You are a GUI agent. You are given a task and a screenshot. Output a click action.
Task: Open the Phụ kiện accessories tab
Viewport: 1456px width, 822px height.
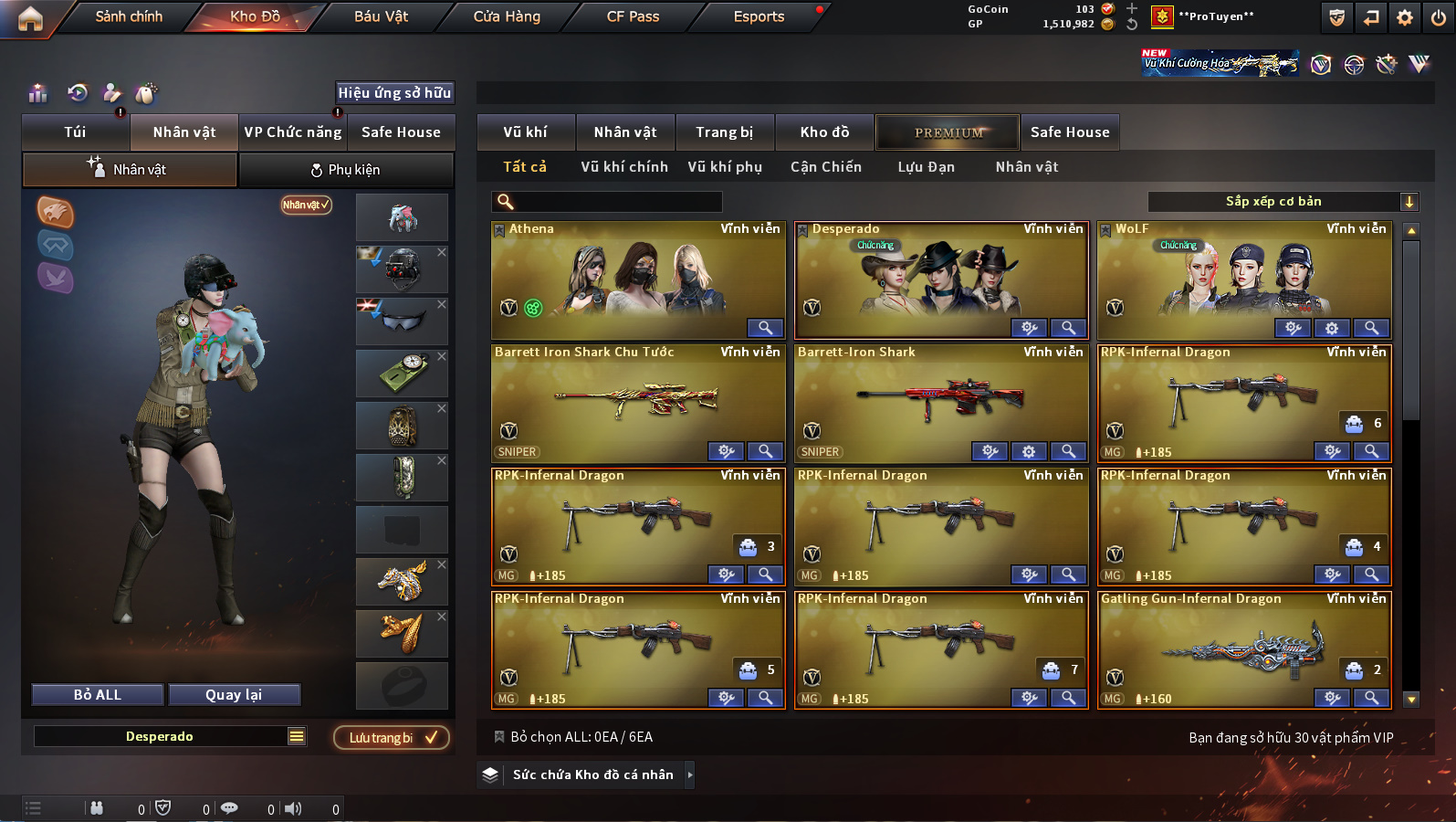point(346,170)
